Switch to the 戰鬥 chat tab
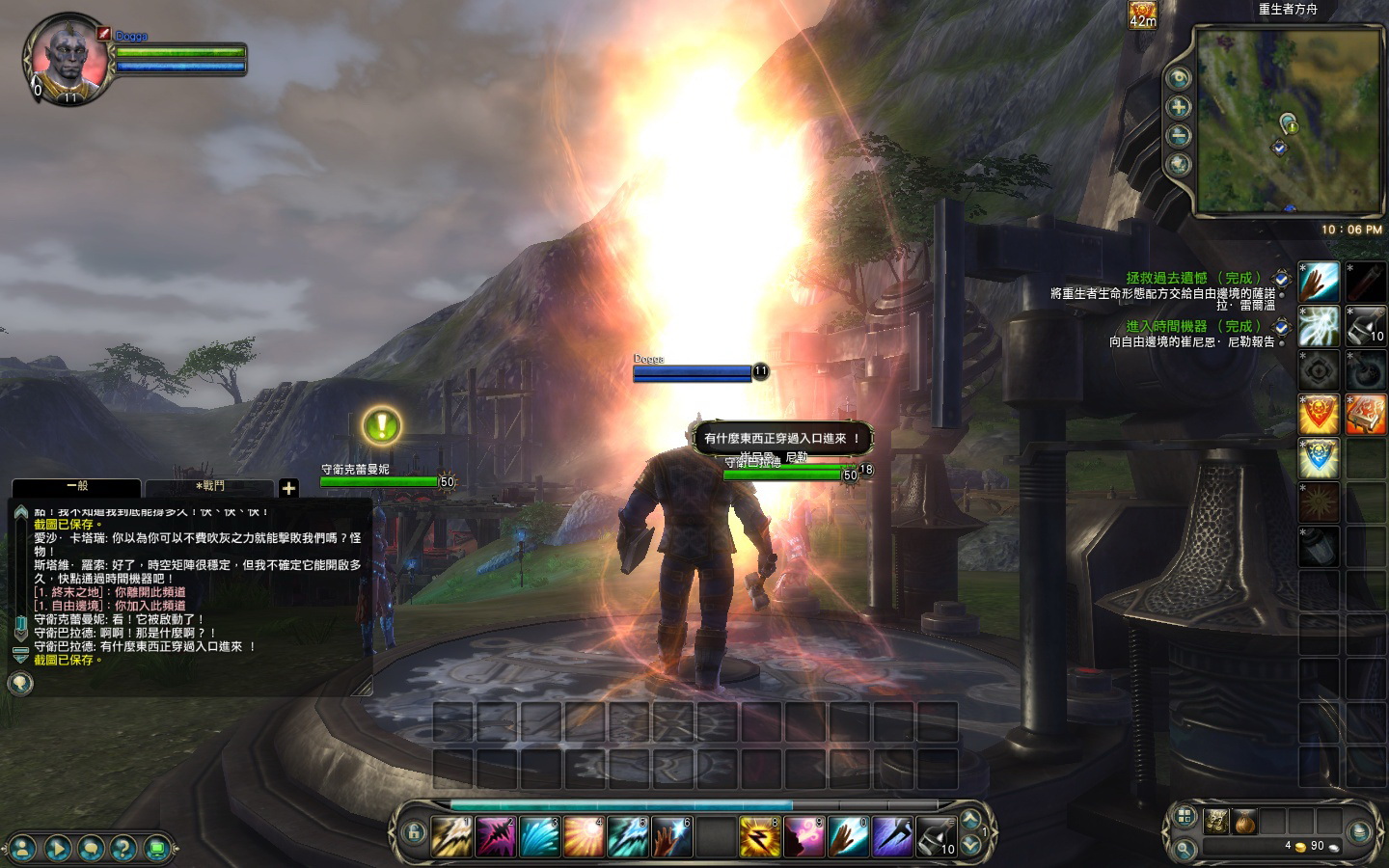This screenshot has width=1389, height=868. (x=209, y=487)
